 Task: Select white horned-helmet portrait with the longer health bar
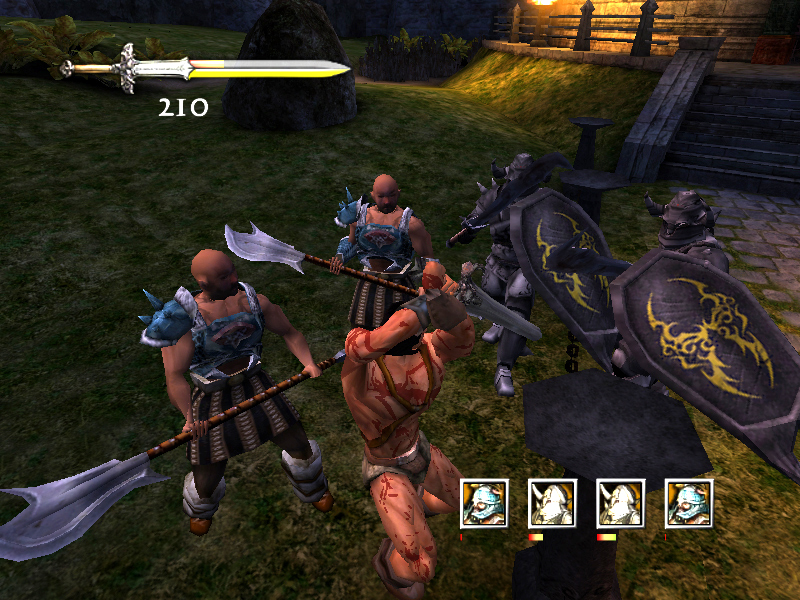coord(620,503)
